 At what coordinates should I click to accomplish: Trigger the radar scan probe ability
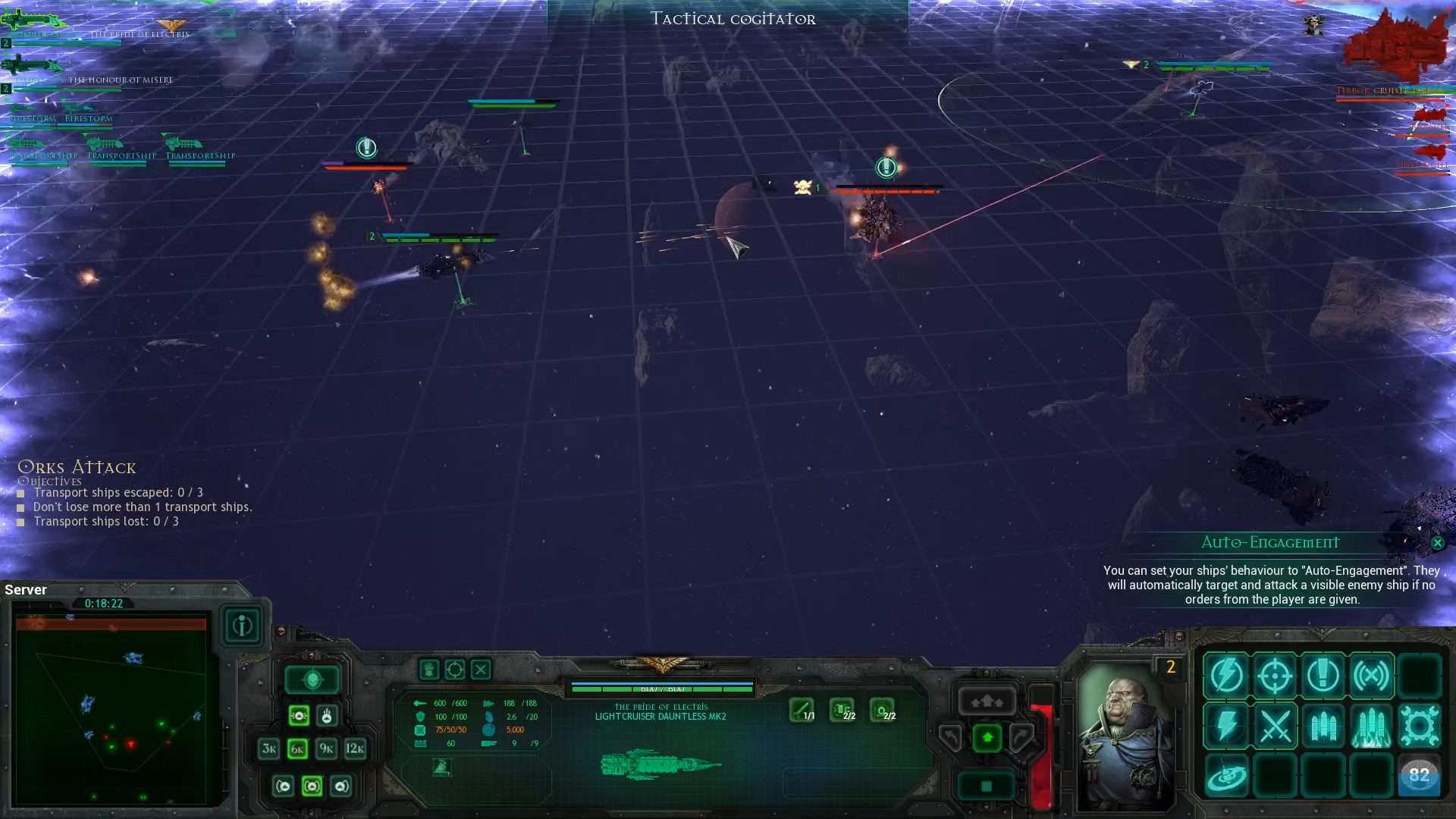point(1226,777)
